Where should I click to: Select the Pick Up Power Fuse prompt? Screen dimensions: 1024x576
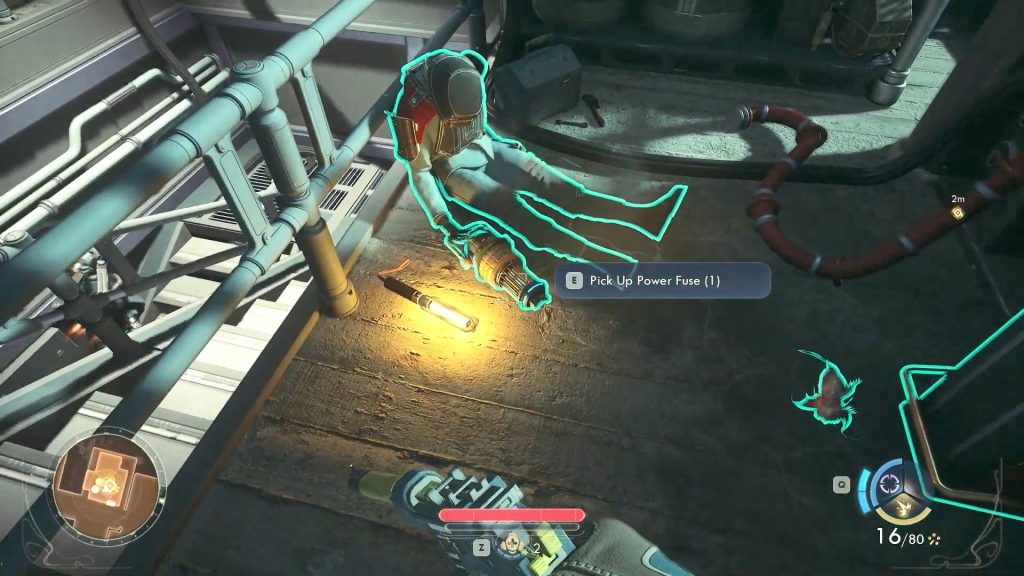coord(663,281)
